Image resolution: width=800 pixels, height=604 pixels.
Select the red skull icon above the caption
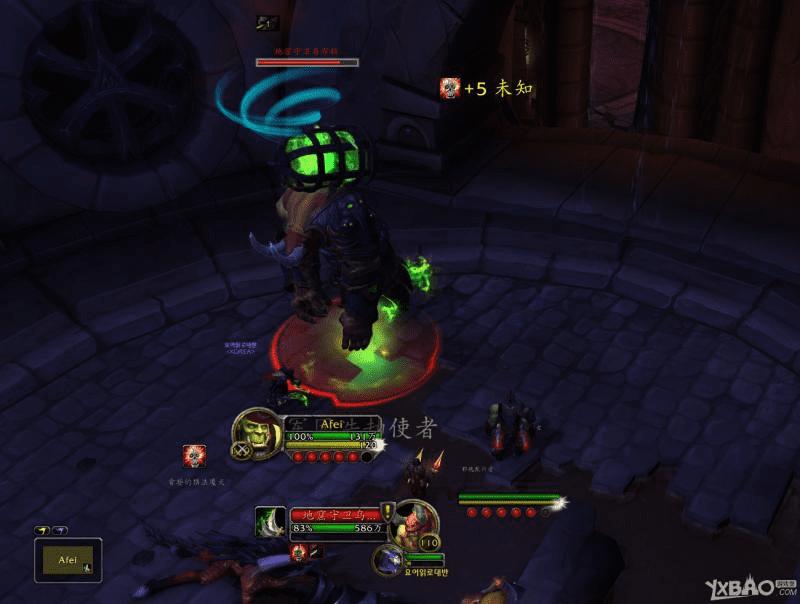click(194, 456)
